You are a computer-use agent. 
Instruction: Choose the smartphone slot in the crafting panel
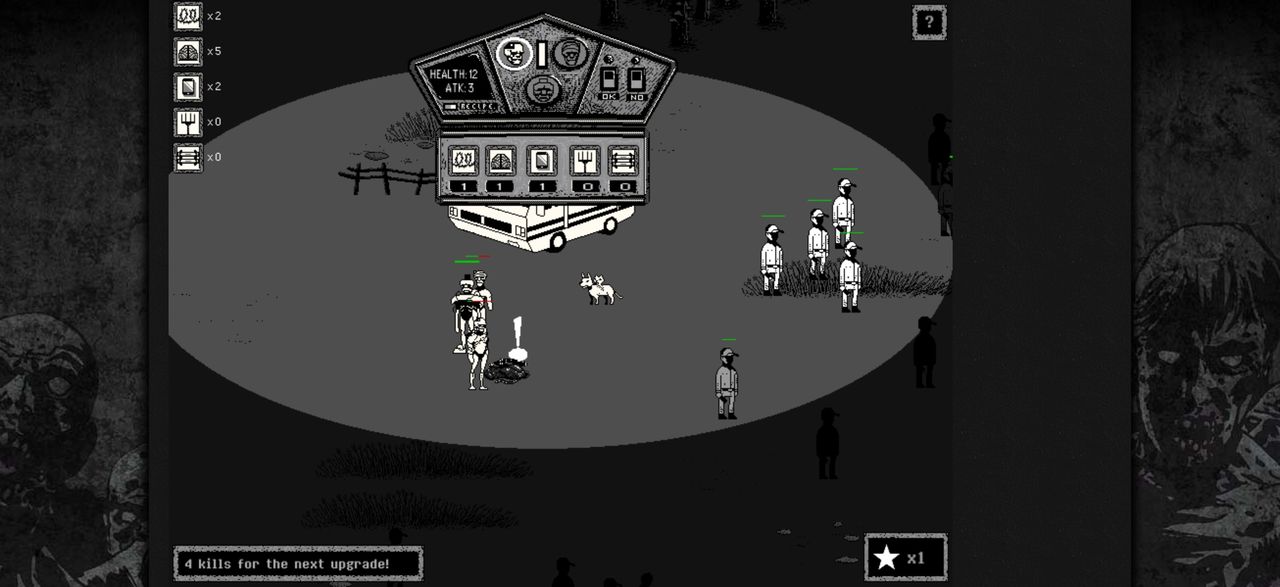(x=542, y=160)
